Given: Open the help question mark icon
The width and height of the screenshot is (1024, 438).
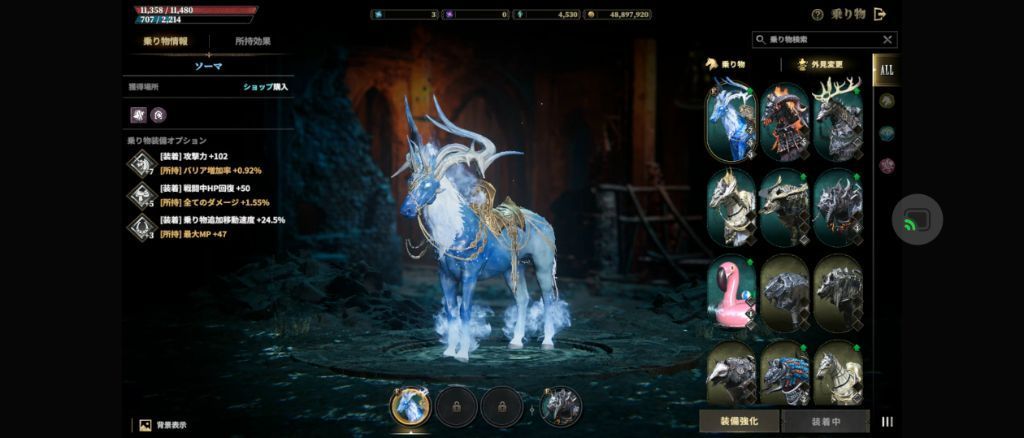Looking at the screenshot, I should tap(818, 15).
